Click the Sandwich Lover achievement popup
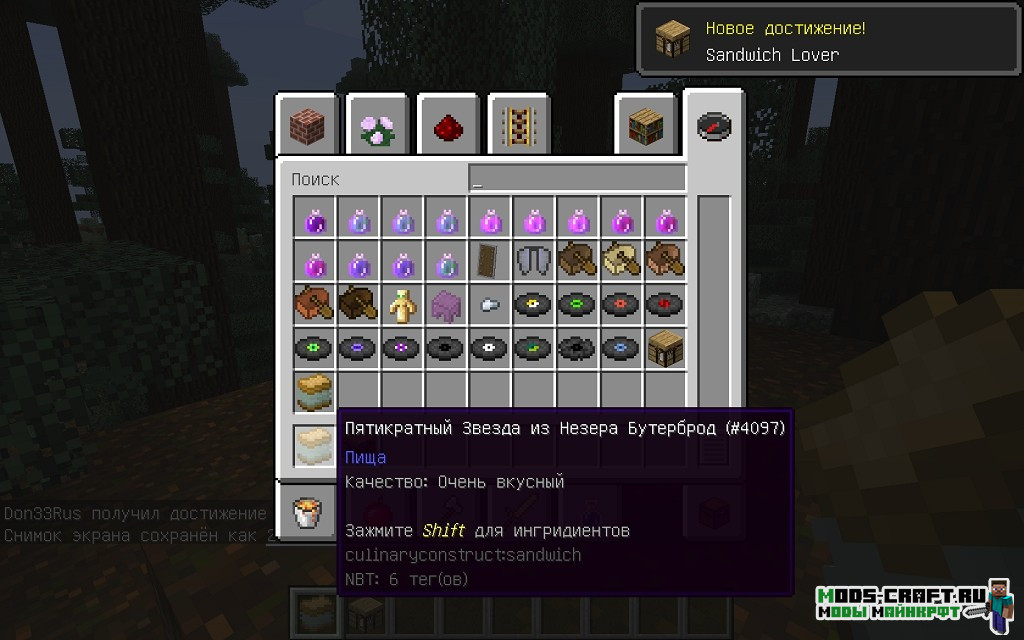Screen dimensions: 1024x640 (830, 41)
